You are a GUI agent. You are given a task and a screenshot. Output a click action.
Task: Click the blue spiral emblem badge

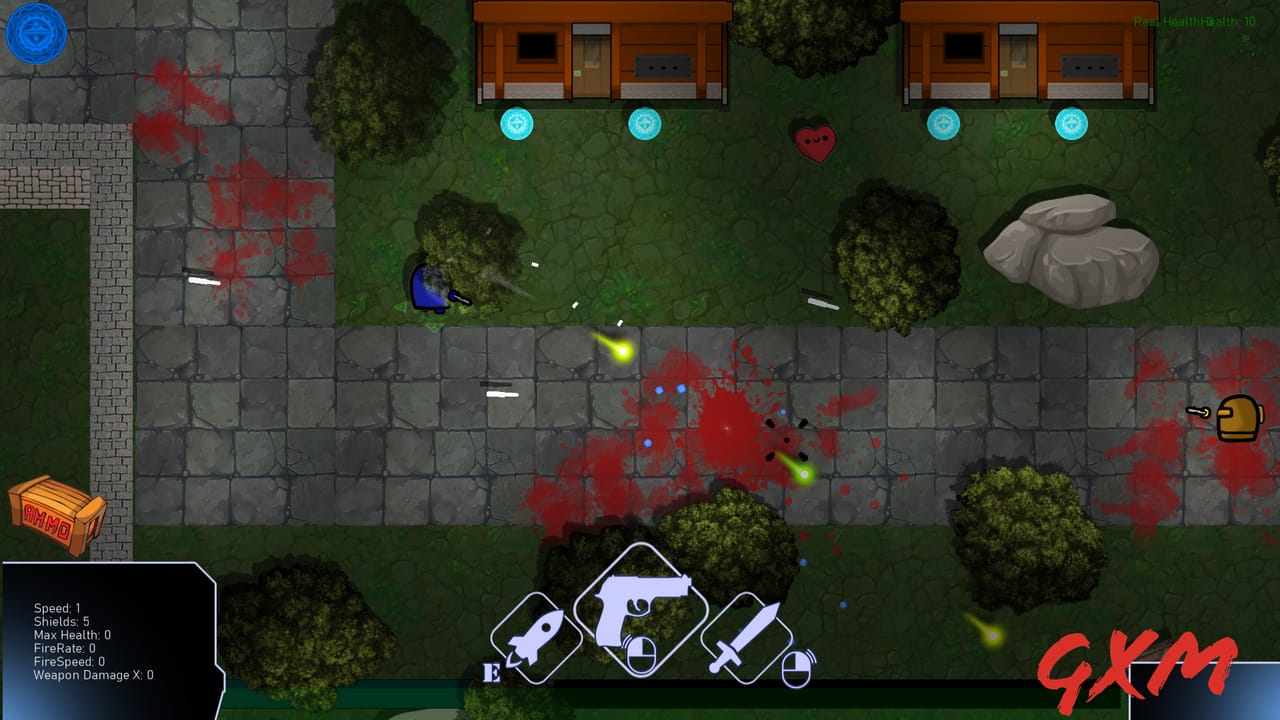click(36, 33)
